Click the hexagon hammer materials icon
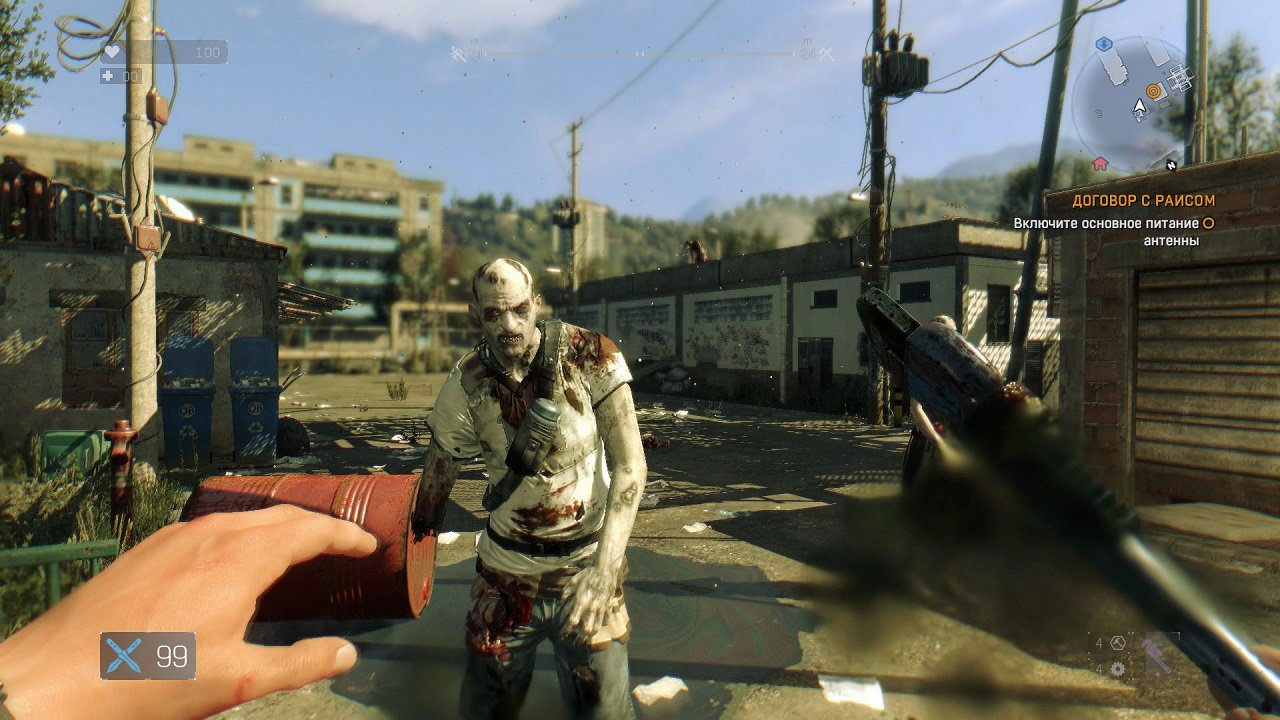Image resolution: width=1280 pixels, height=720 pixels. tap(1117, 643)
